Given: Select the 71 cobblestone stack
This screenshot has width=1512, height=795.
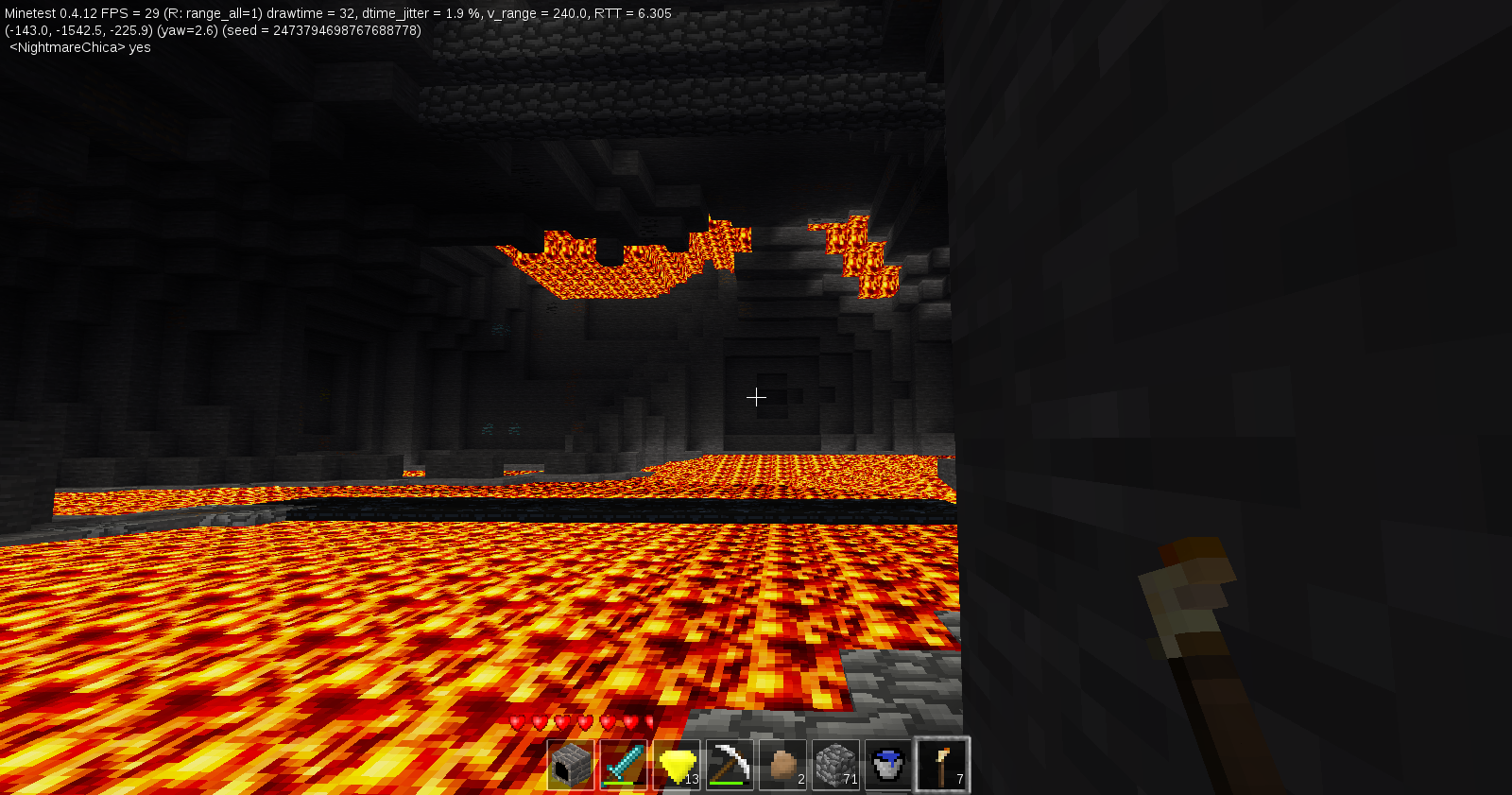Looking at the screenshot, I should (x=835, y=764).
